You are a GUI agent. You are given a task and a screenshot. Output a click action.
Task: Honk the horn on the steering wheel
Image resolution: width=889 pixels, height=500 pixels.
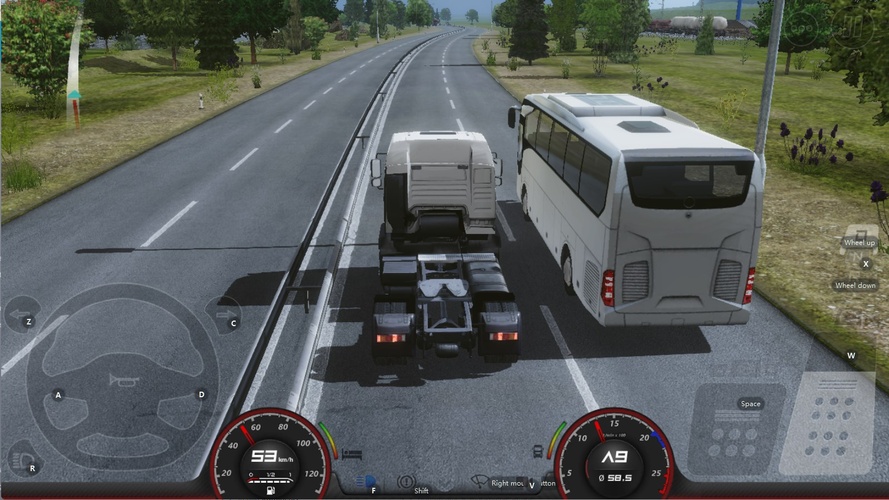[x=122, y=379]
